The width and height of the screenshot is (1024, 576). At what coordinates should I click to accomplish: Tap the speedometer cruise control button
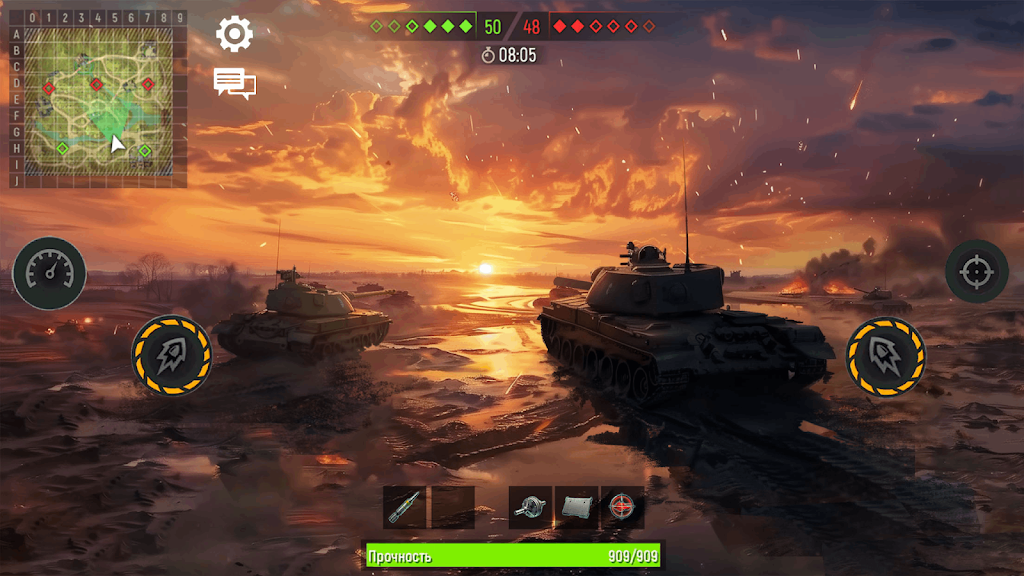[x=49, y=273]
